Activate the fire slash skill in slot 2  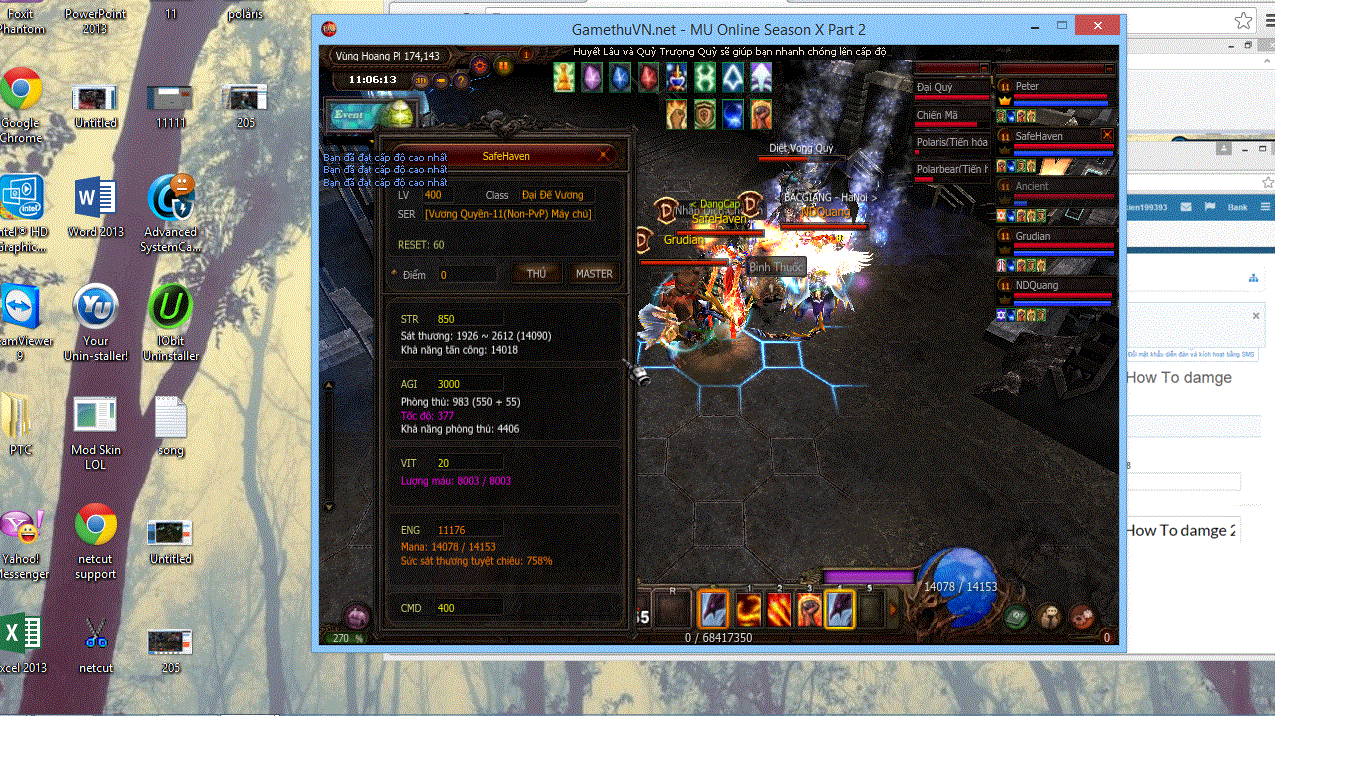(x=779, y=608)
